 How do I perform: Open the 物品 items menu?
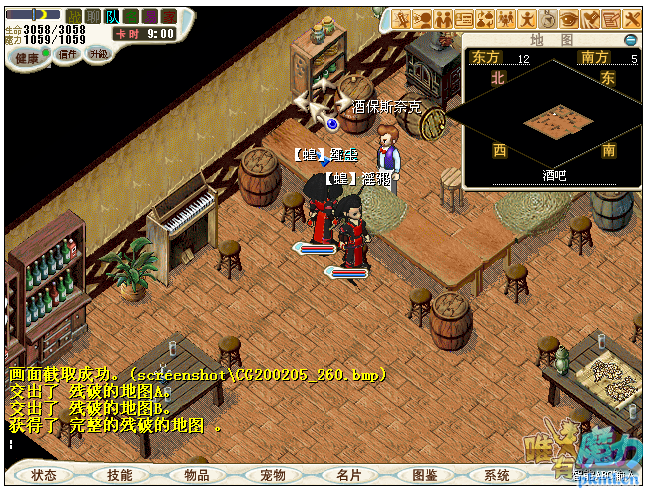(196, 475)
